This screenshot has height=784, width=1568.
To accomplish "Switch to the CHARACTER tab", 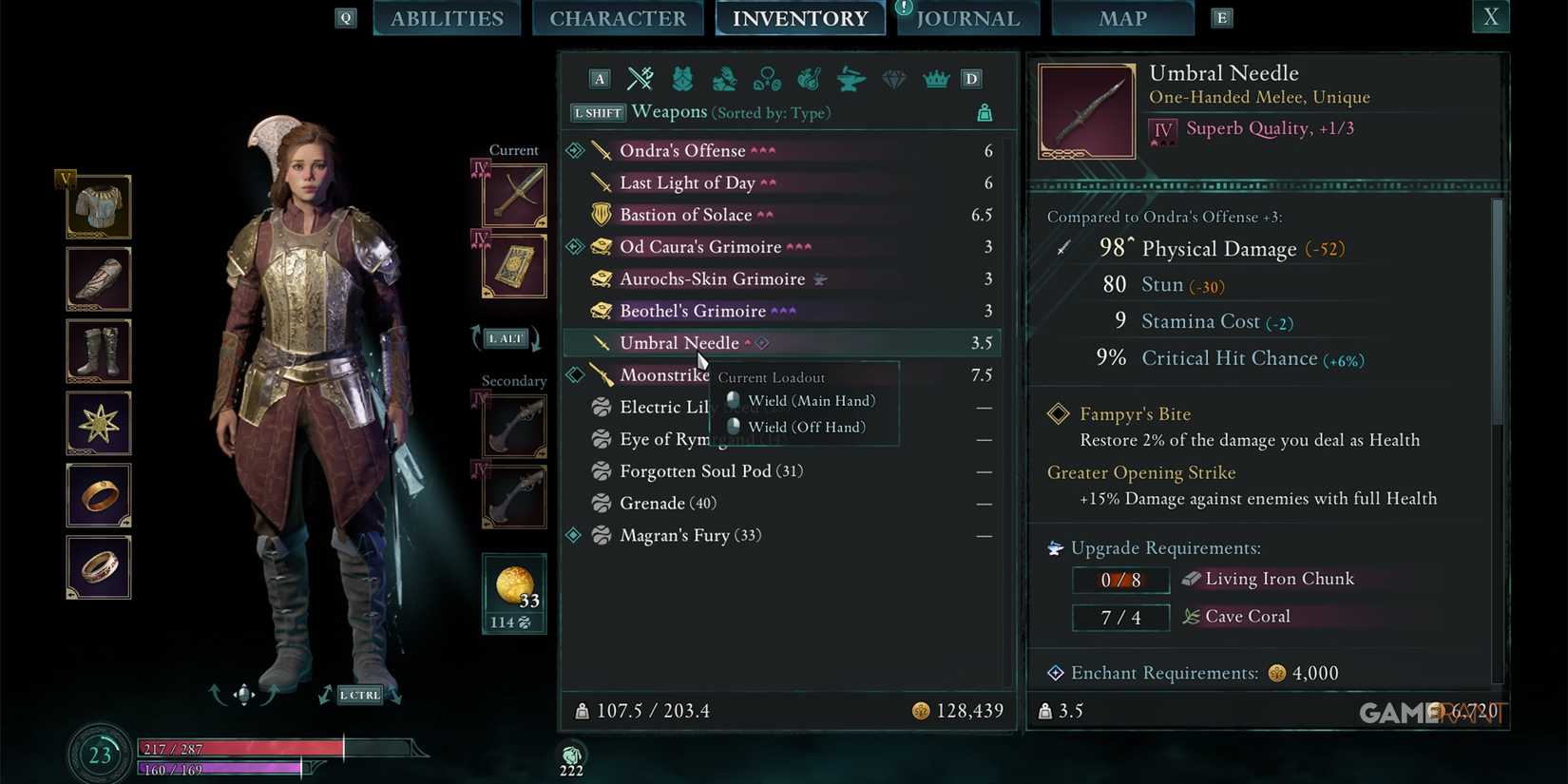I will [x=618, y=18].
